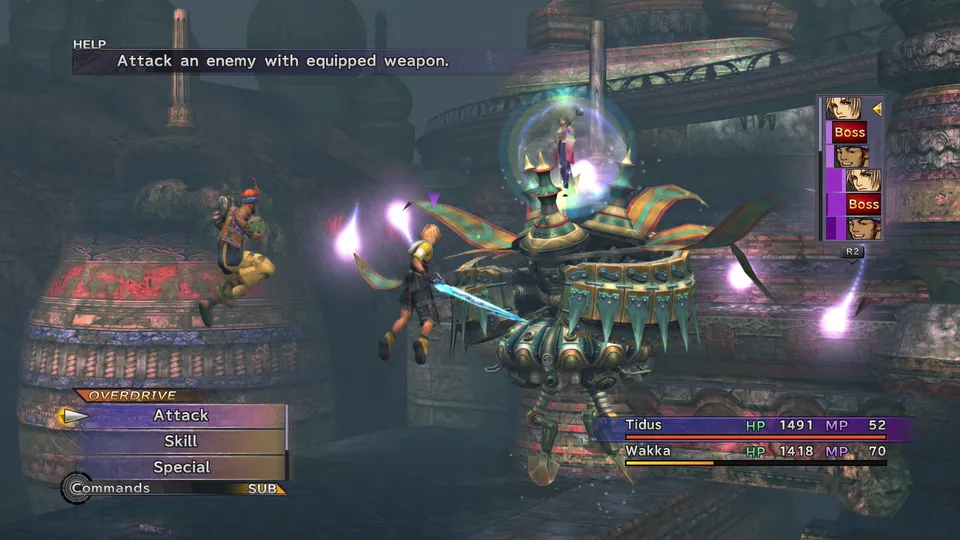Viewport: 960px width, 540px height.
Task: Select Tidus in the party status panel
Action: coord(644,425)
